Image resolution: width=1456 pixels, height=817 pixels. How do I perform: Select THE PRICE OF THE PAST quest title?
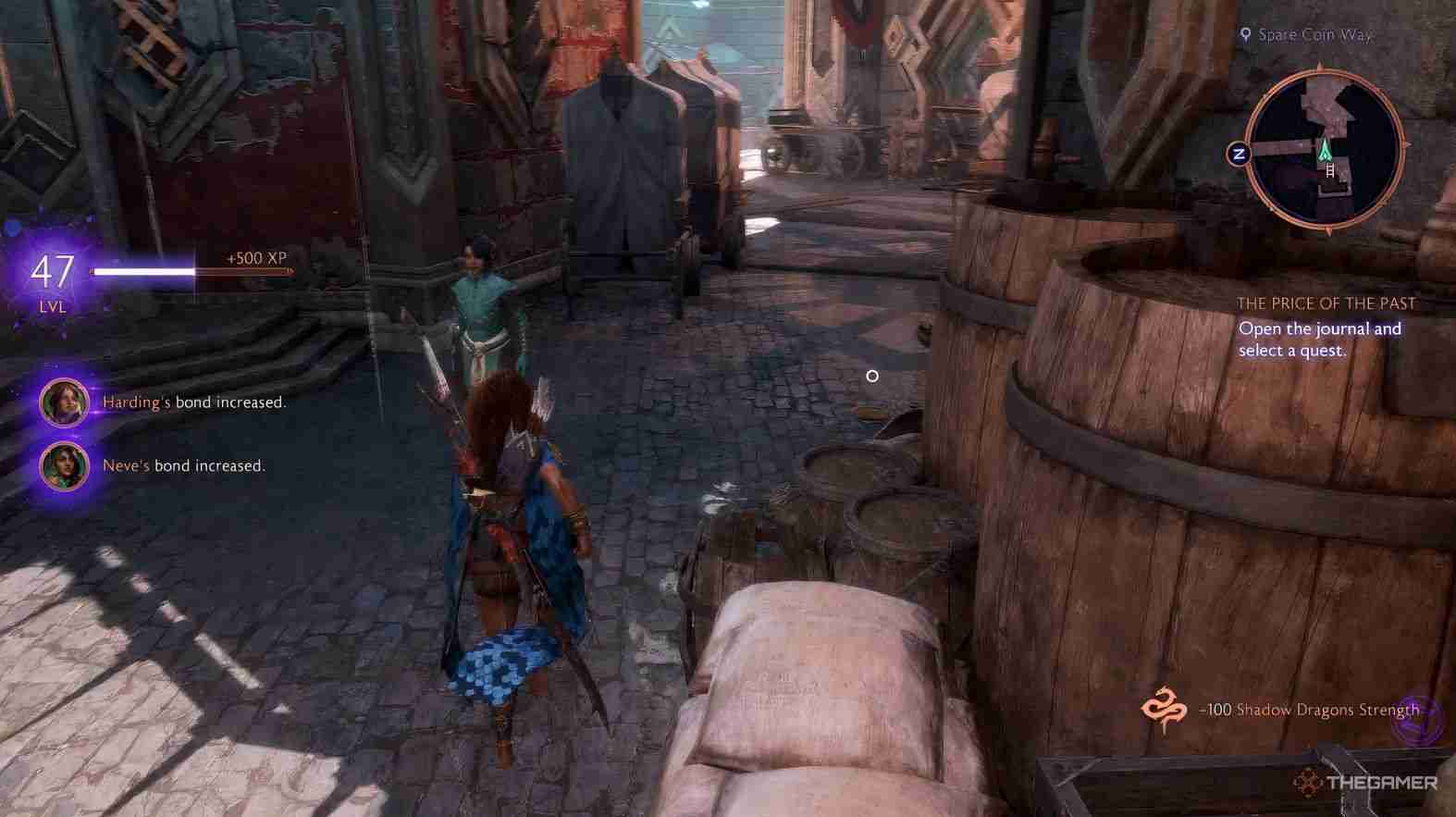point(1326,303)
